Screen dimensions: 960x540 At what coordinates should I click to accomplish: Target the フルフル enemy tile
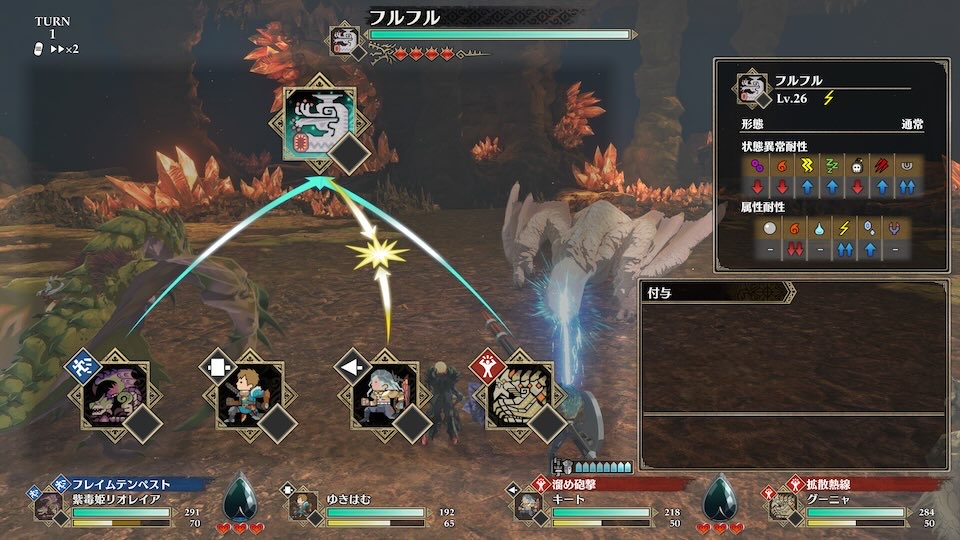coord(320,122)
